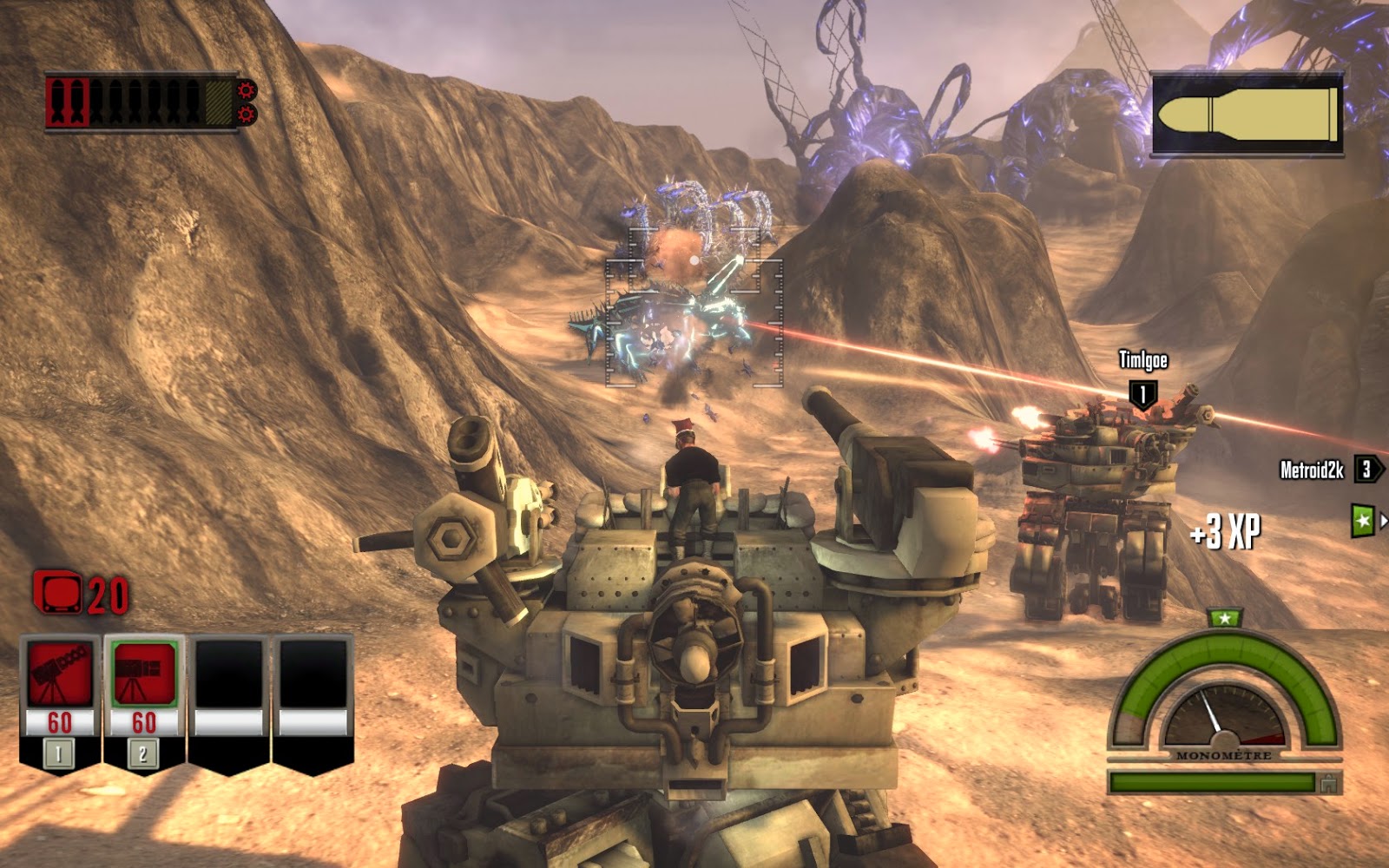
Task: Click the red TV scrap counter icon
Action: (x=57, y=592)
